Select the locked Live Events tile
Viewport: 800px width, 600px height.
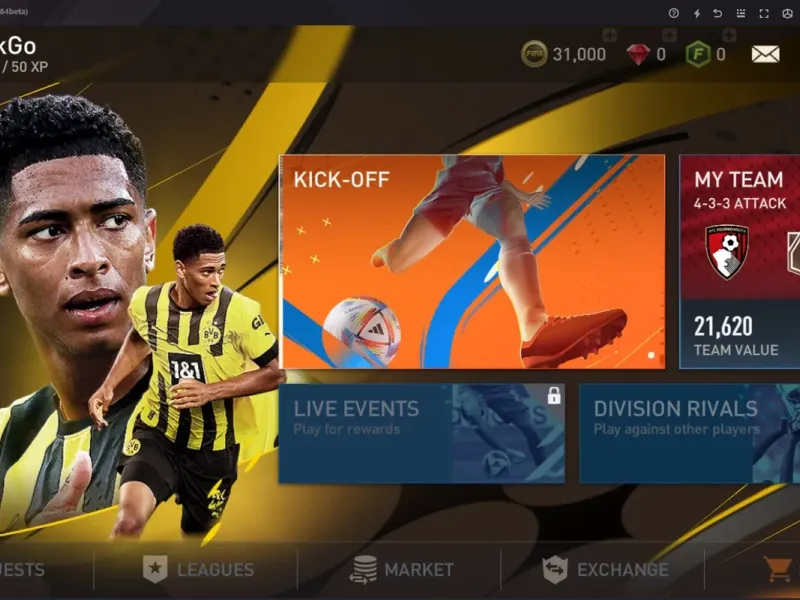tap(421, 433)
